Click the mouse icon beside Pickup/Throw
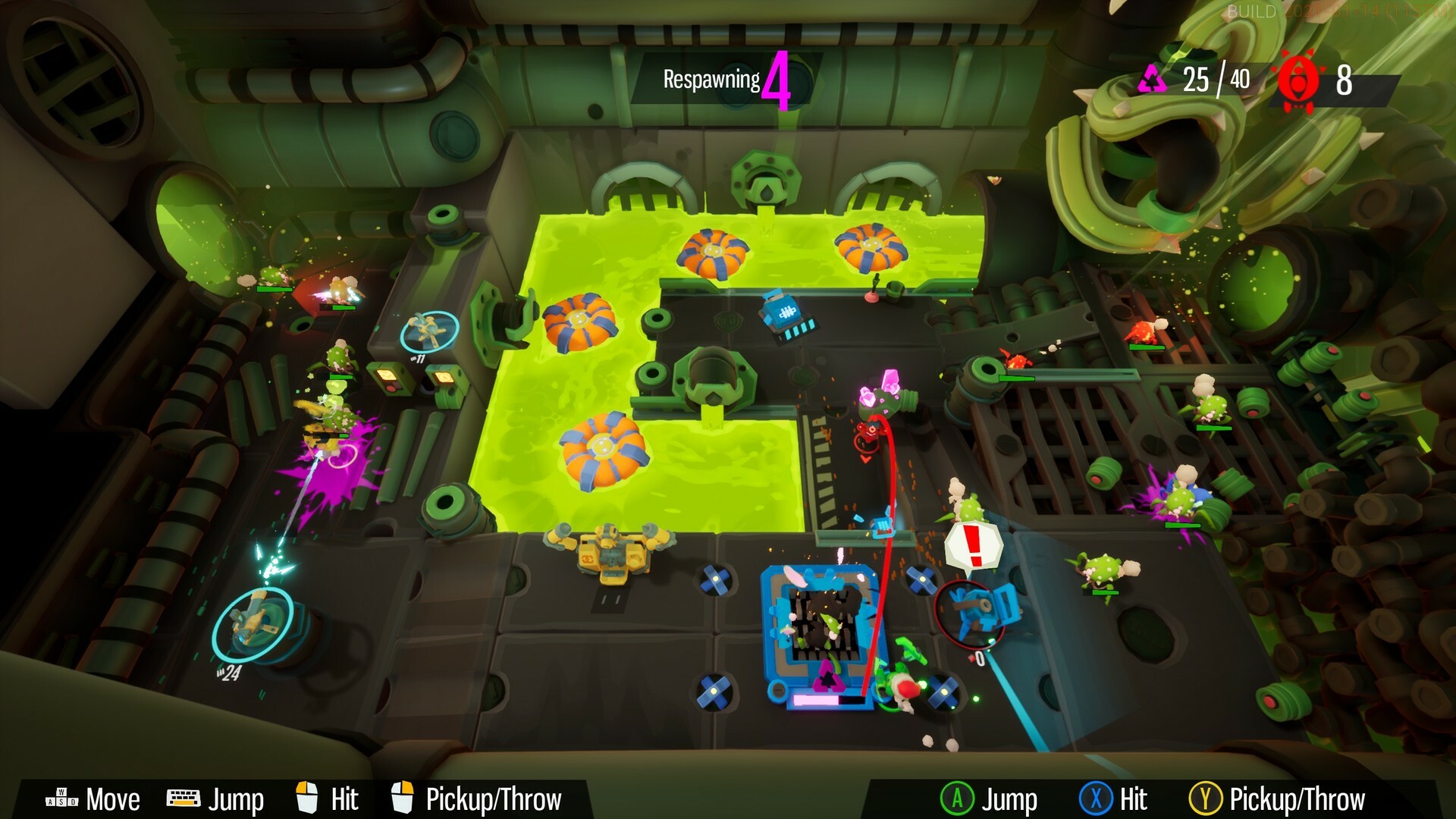1456x819 pixels. click(x=402, y=798)
